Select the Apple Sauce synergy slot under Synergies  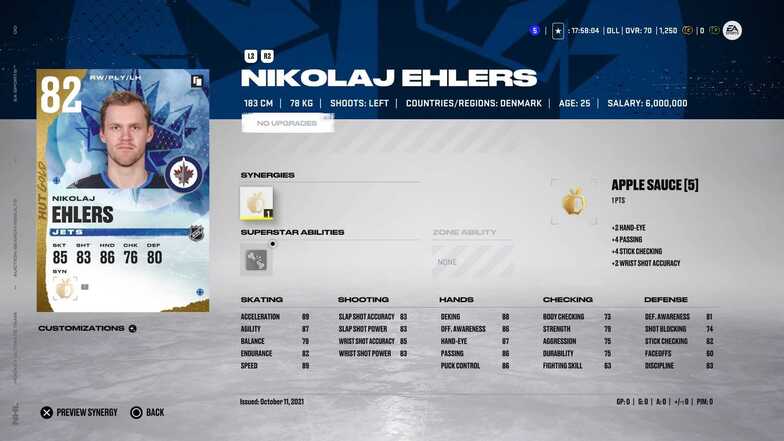pyautogui.click(x=257, y=203)
